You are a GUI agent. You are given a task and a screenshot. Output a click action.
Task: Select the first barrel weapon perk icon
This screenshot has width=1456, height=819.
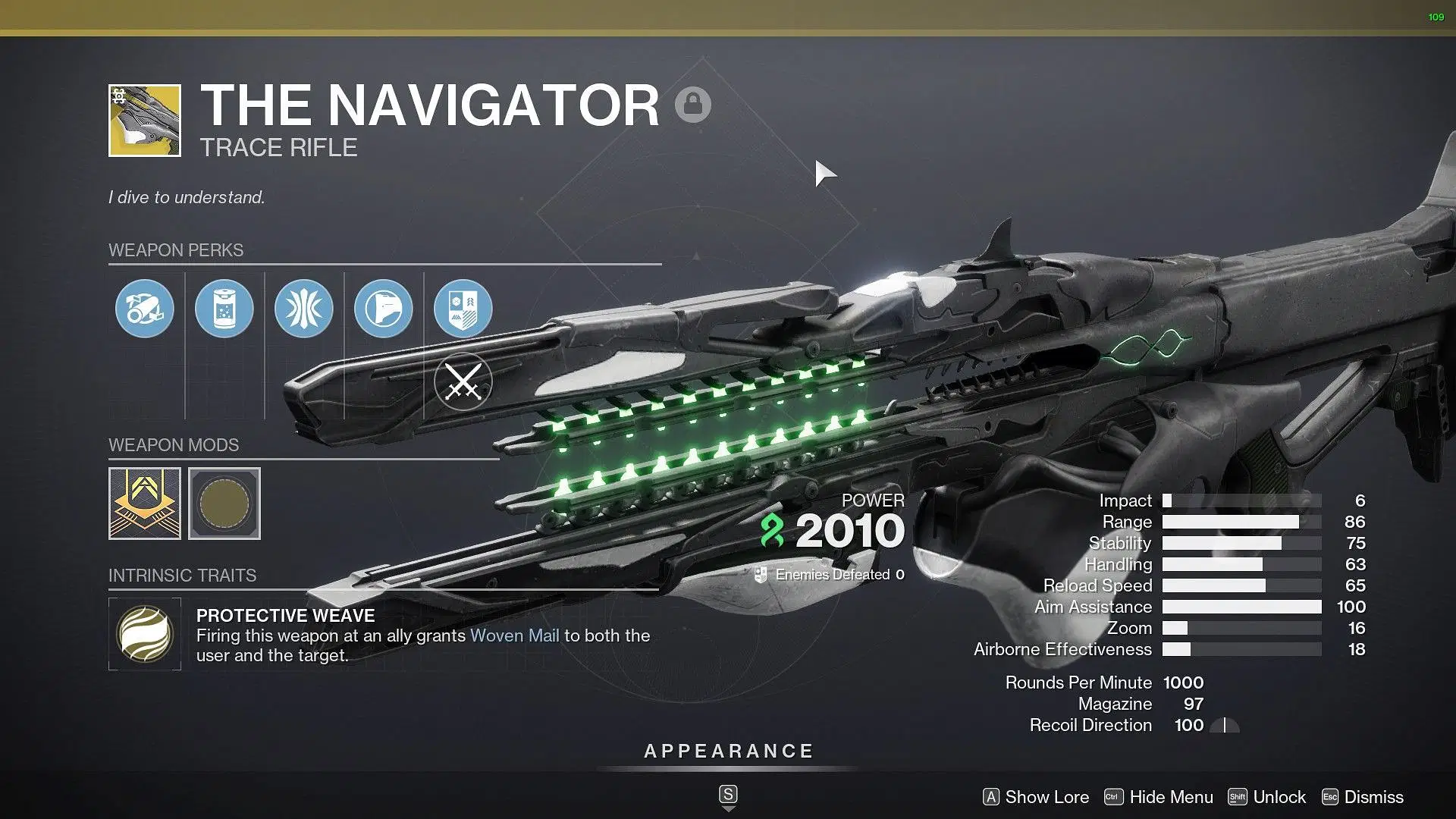(144, 309)
